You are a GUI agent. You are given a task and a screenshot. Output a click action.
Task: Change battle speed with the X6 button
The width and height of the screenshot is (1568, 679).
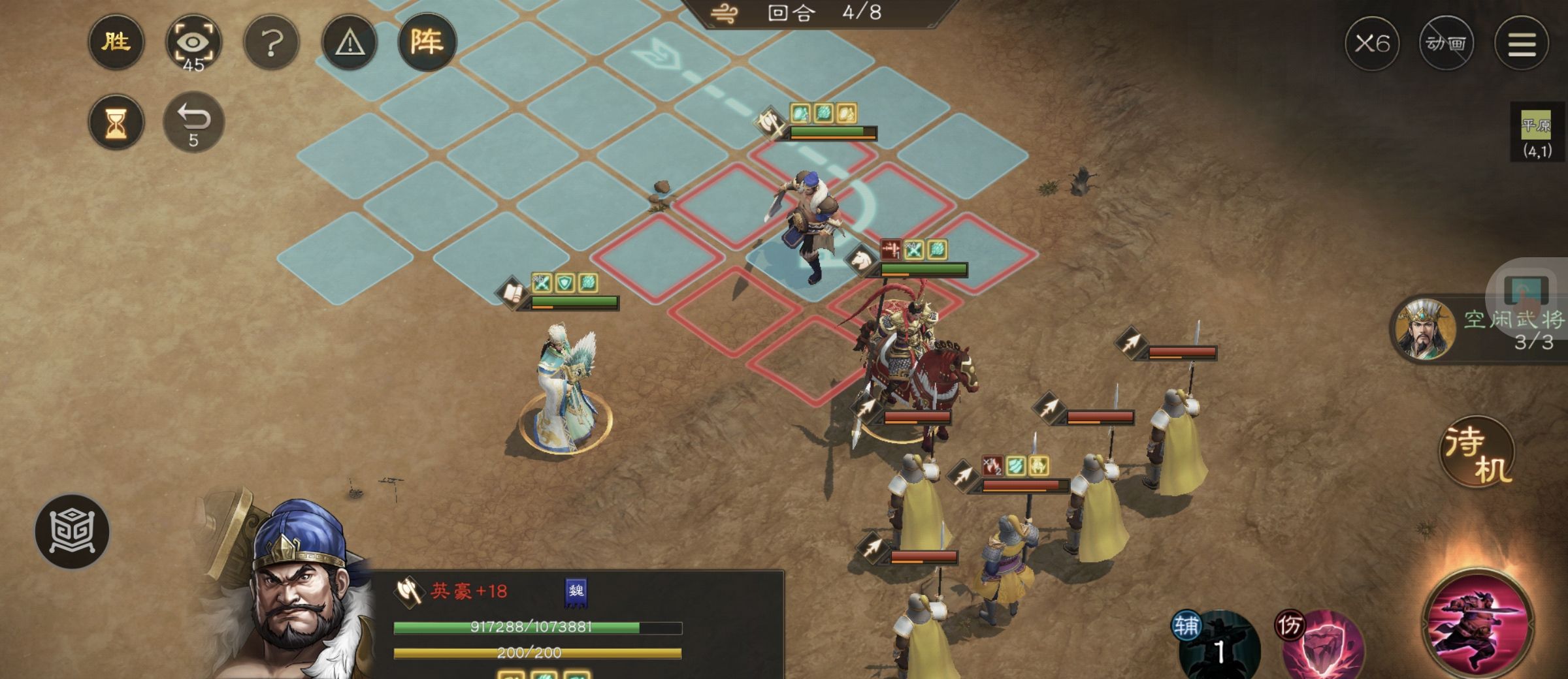tap(1372, 44)
